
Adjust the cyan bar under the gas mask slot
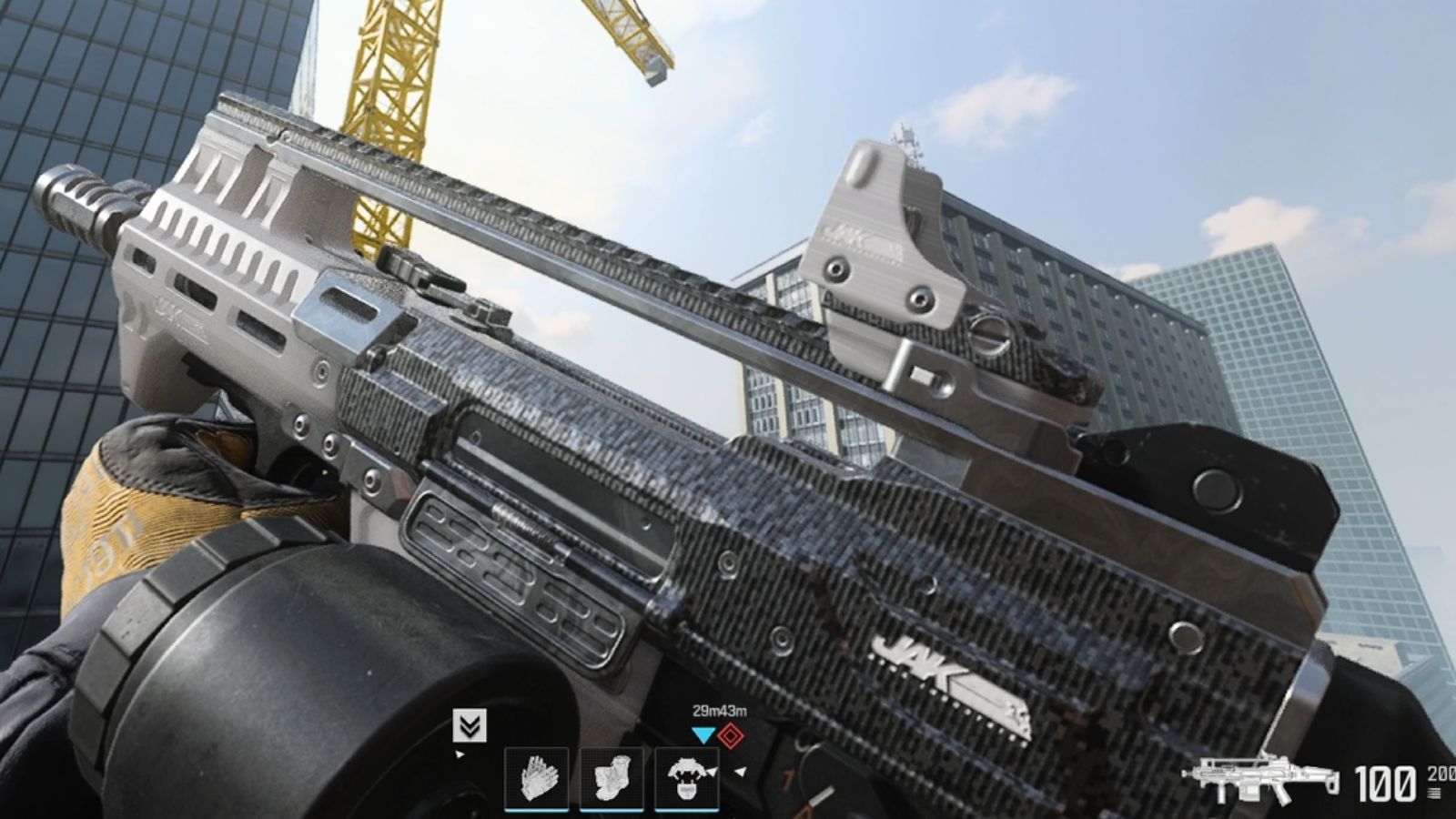pyautogui.click(x=686, y=809)
